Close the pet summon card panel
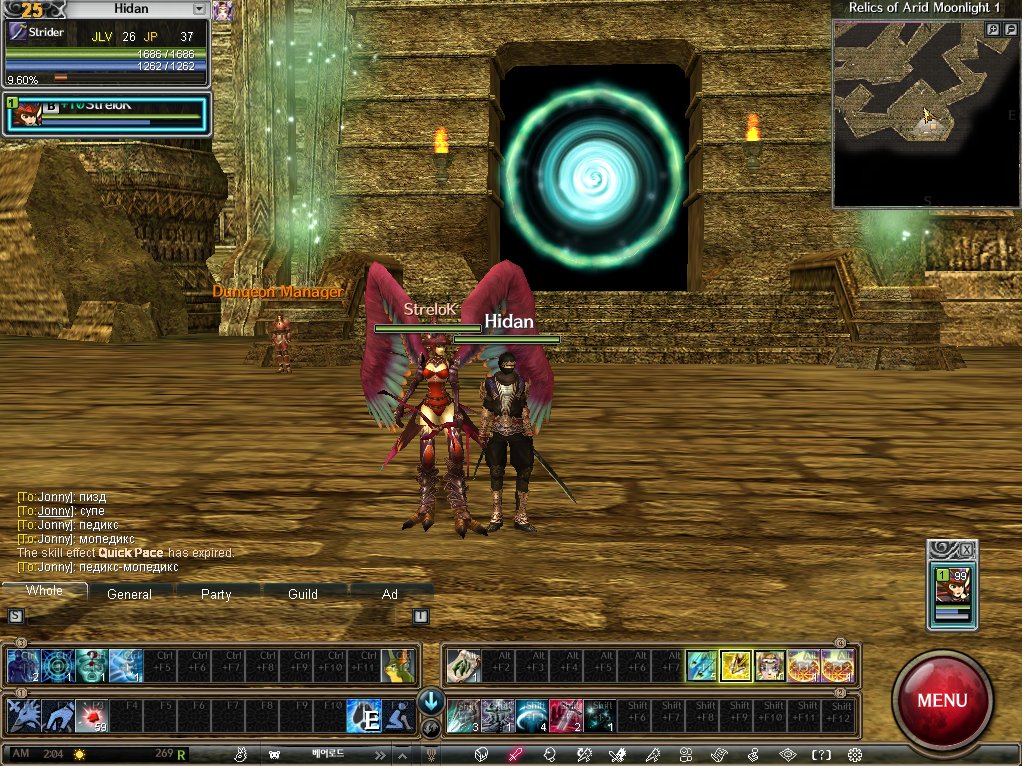Screen dimensions: 1022x766 point(966,550)
